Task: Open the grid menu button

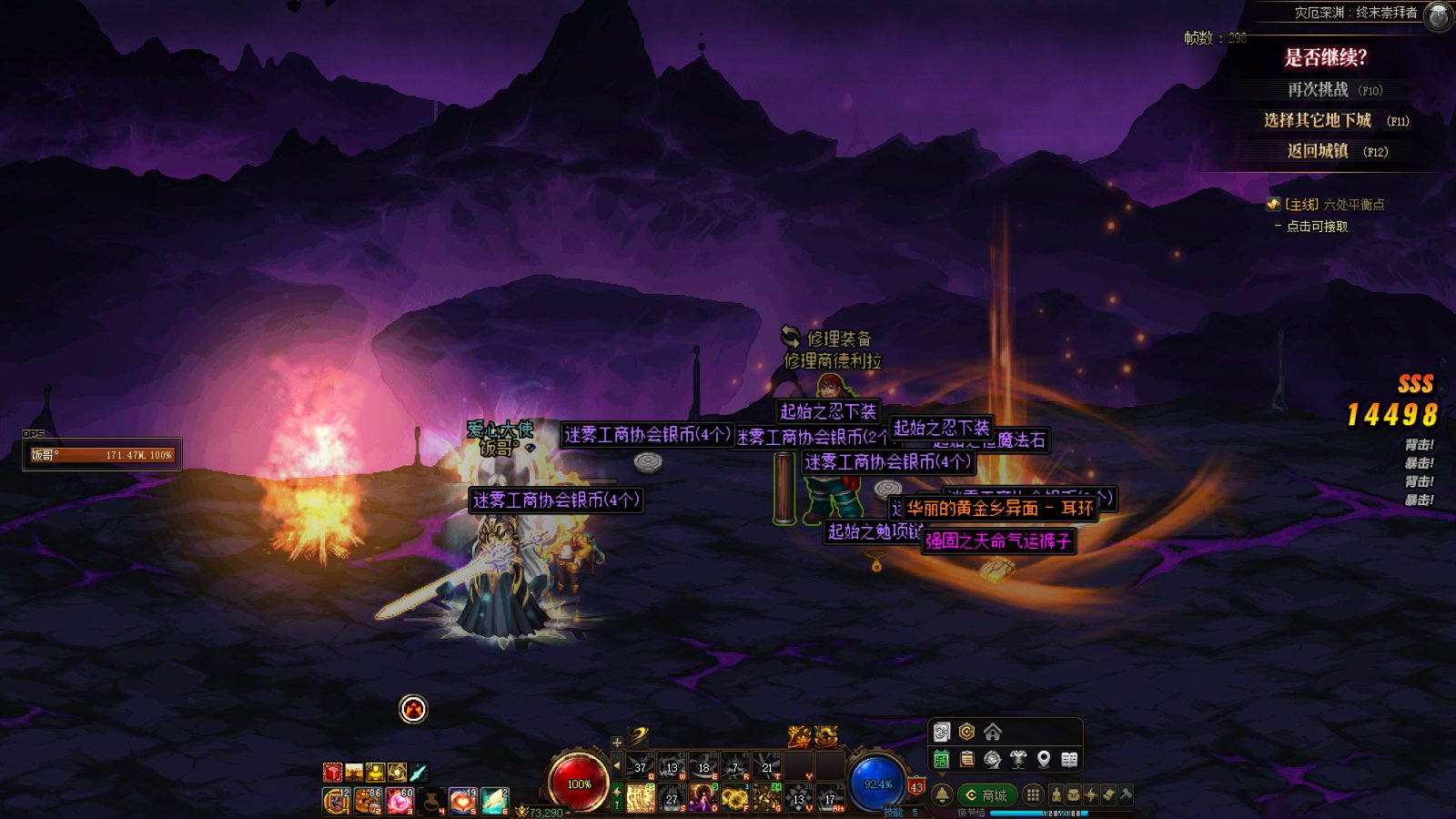Action: point(1033,794)
